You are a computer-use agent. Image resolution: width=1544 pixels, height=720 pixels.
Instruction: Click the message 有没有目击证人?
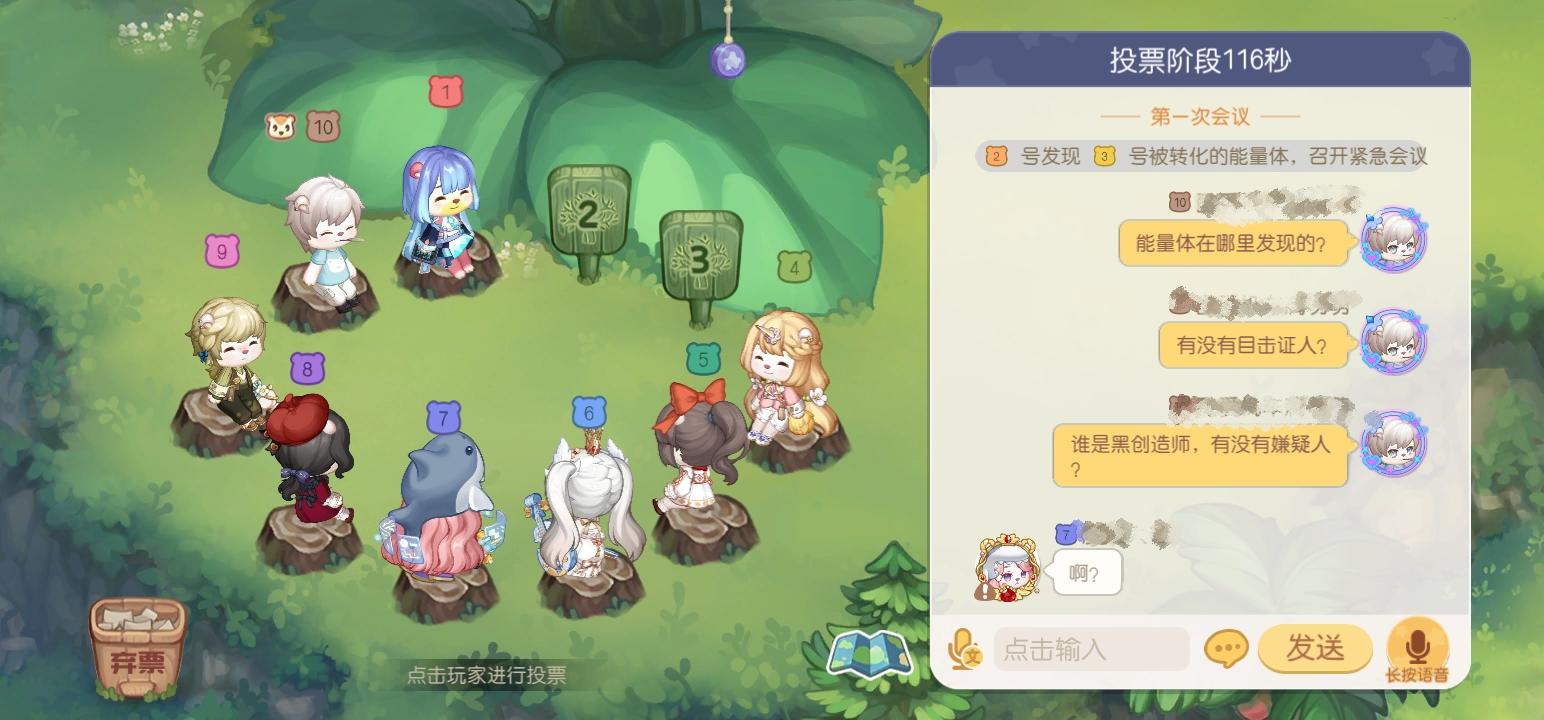1253,345
